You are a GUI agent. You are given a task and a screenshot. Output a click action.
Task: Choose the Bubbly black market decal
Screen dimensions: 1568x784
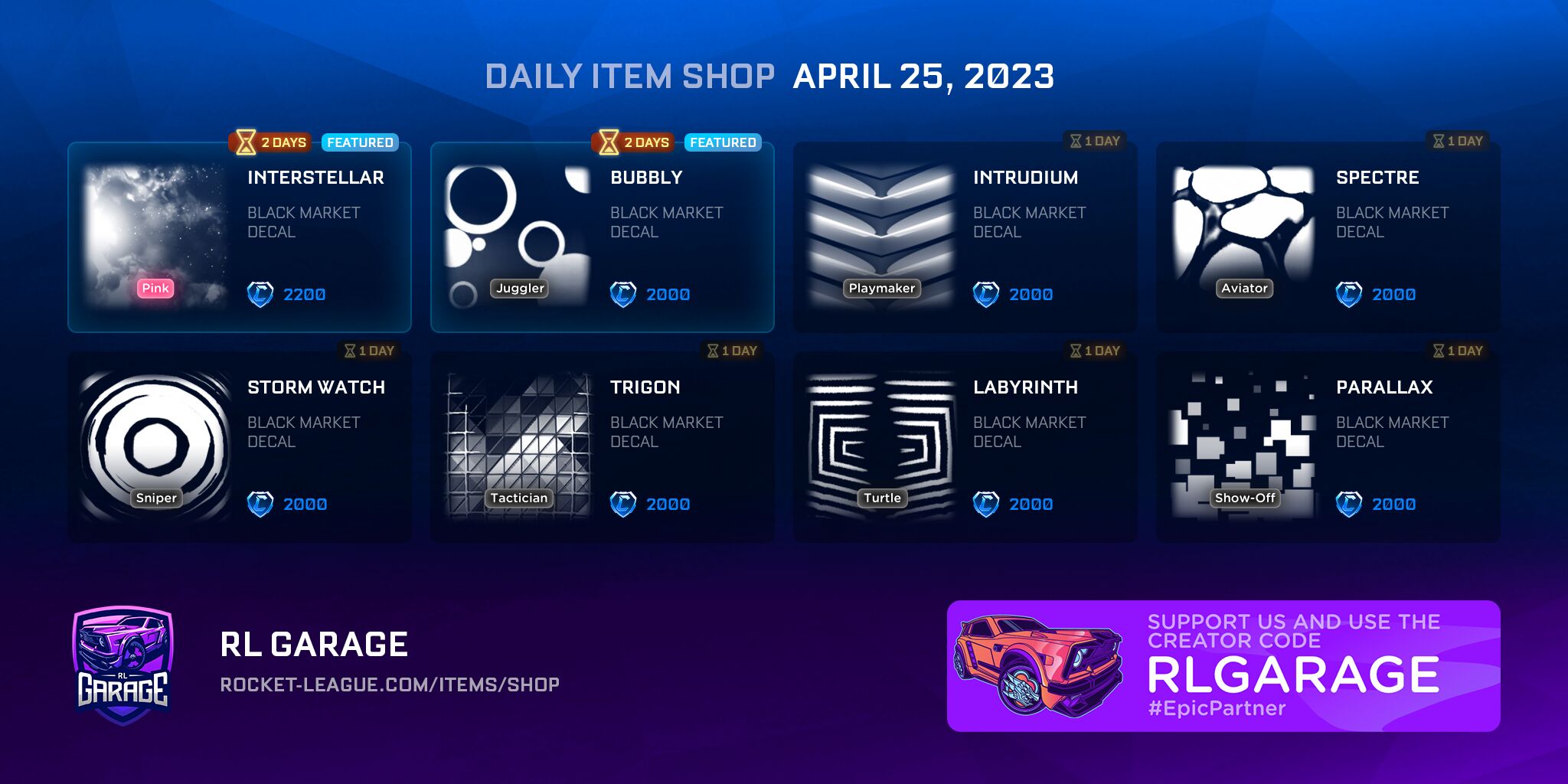tap(602, 237)
